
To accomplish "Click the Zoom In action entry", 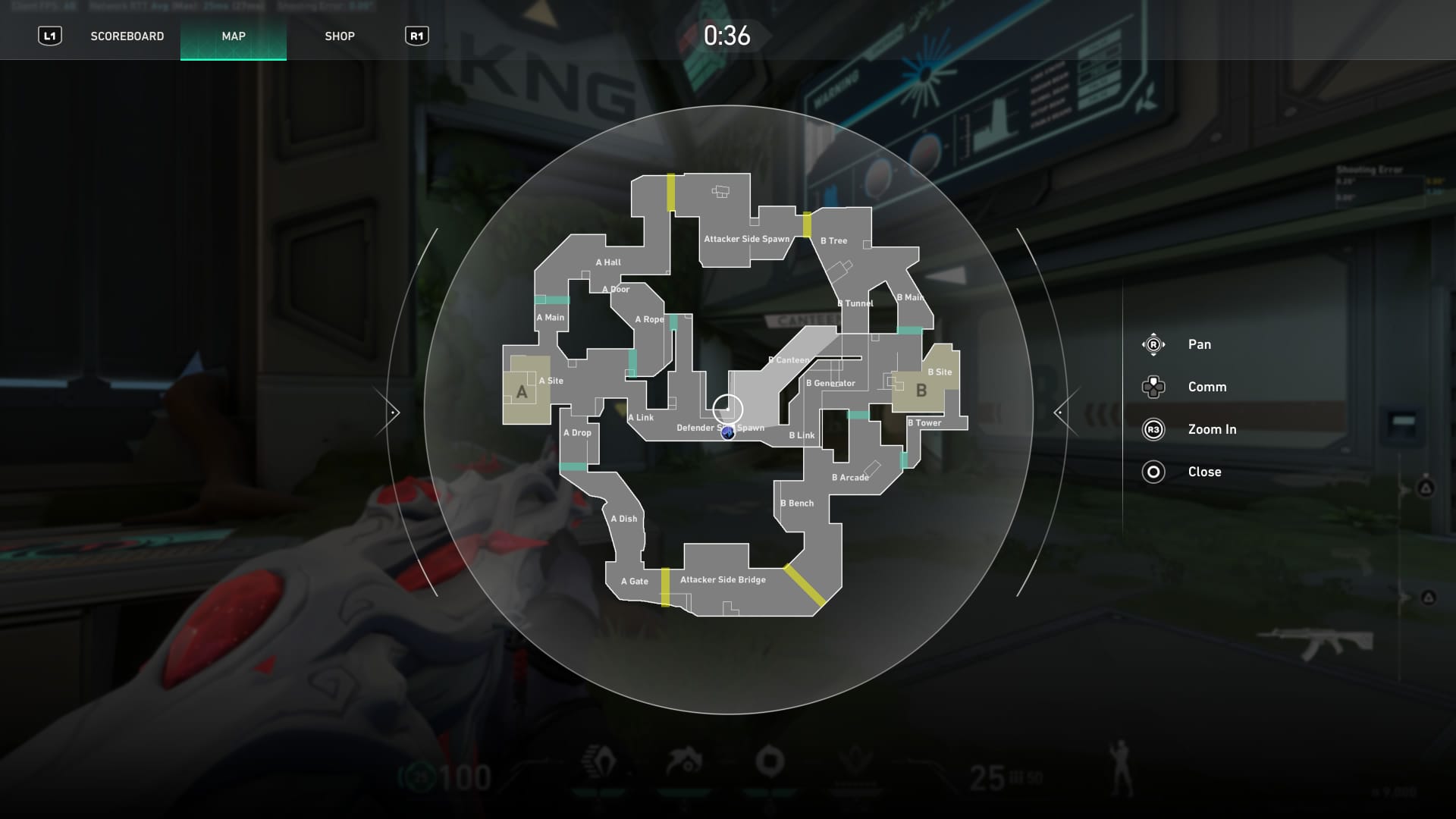I will coord(1213,429).
